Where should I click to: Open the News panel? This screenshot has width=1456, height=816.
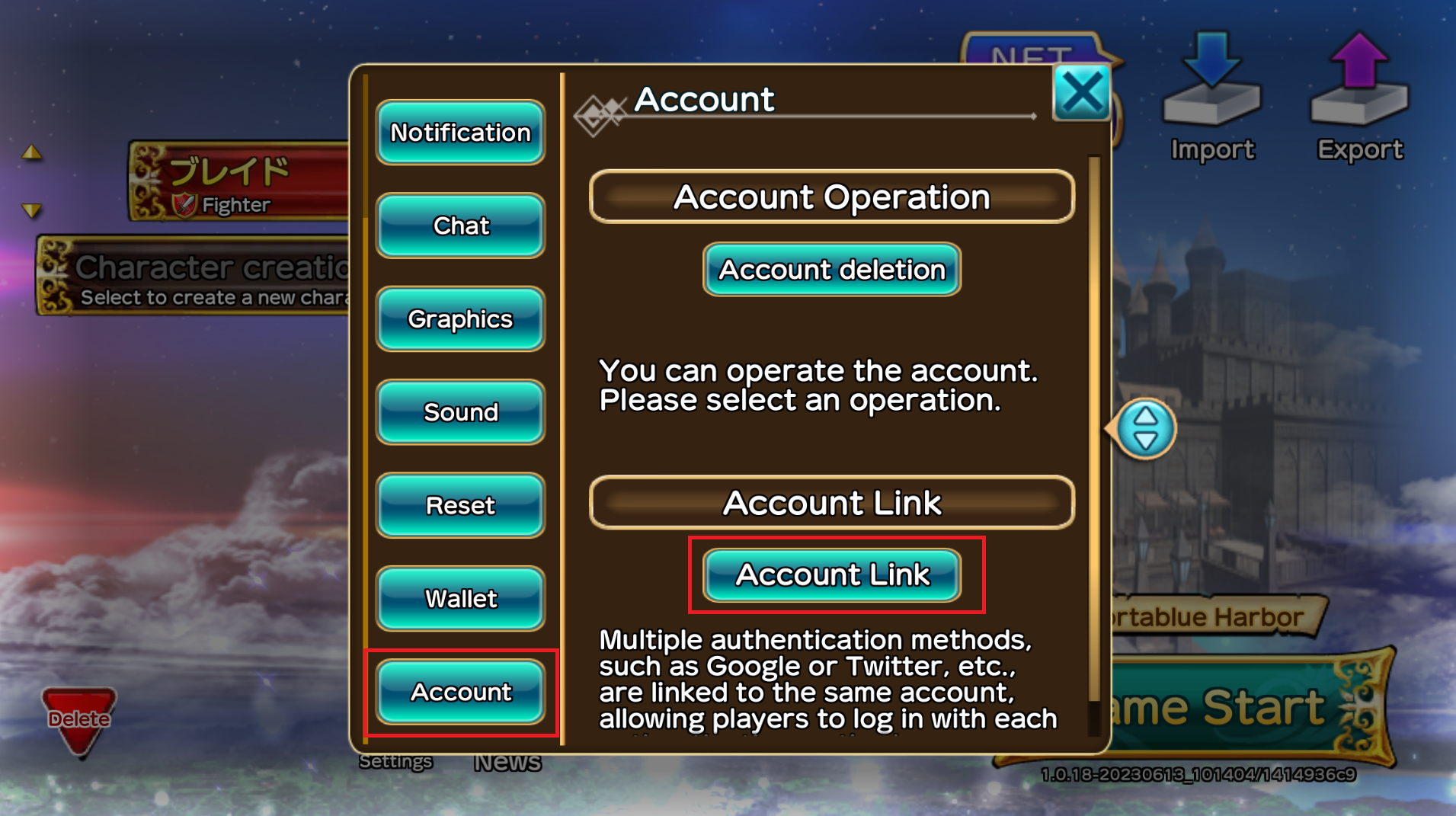click(507, 763)
